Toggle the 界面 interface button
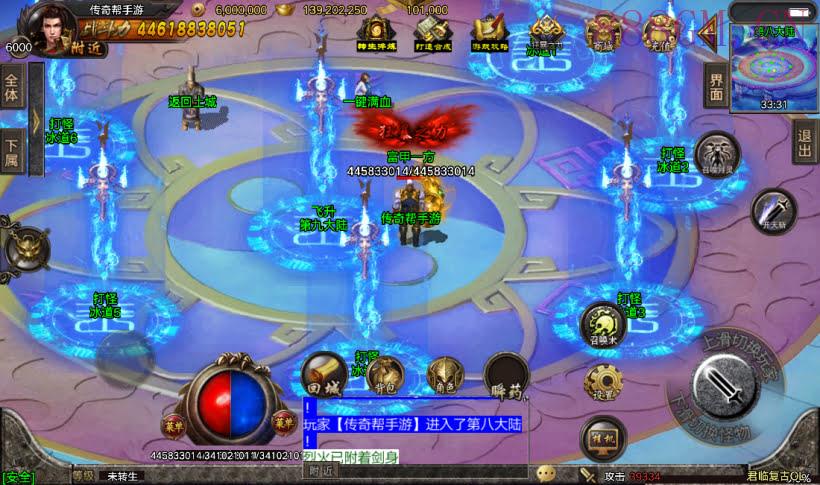Image resolution: width=820 pixels, height=485 pixels. click(x=716, y=87)
